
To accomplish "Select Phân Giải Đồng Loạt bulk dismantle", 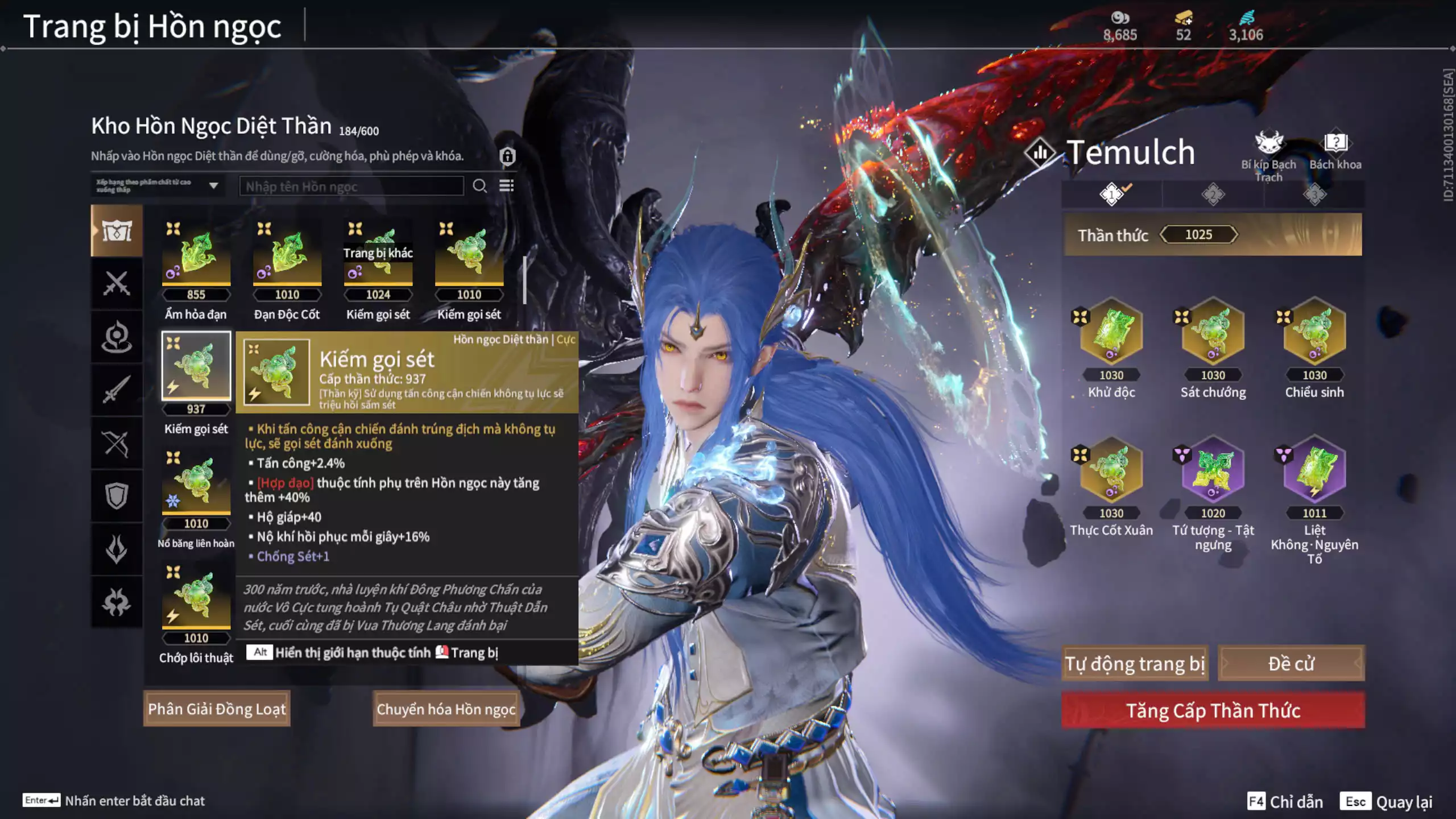I will (x=217, y=709).
